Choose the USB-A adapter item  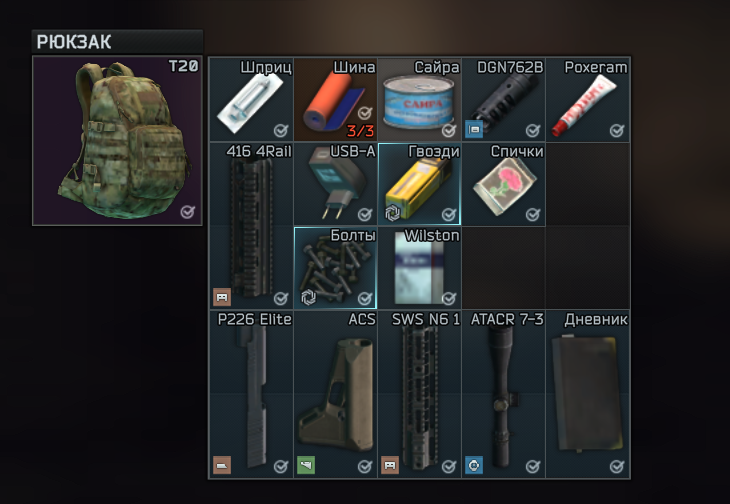[335, 185]
